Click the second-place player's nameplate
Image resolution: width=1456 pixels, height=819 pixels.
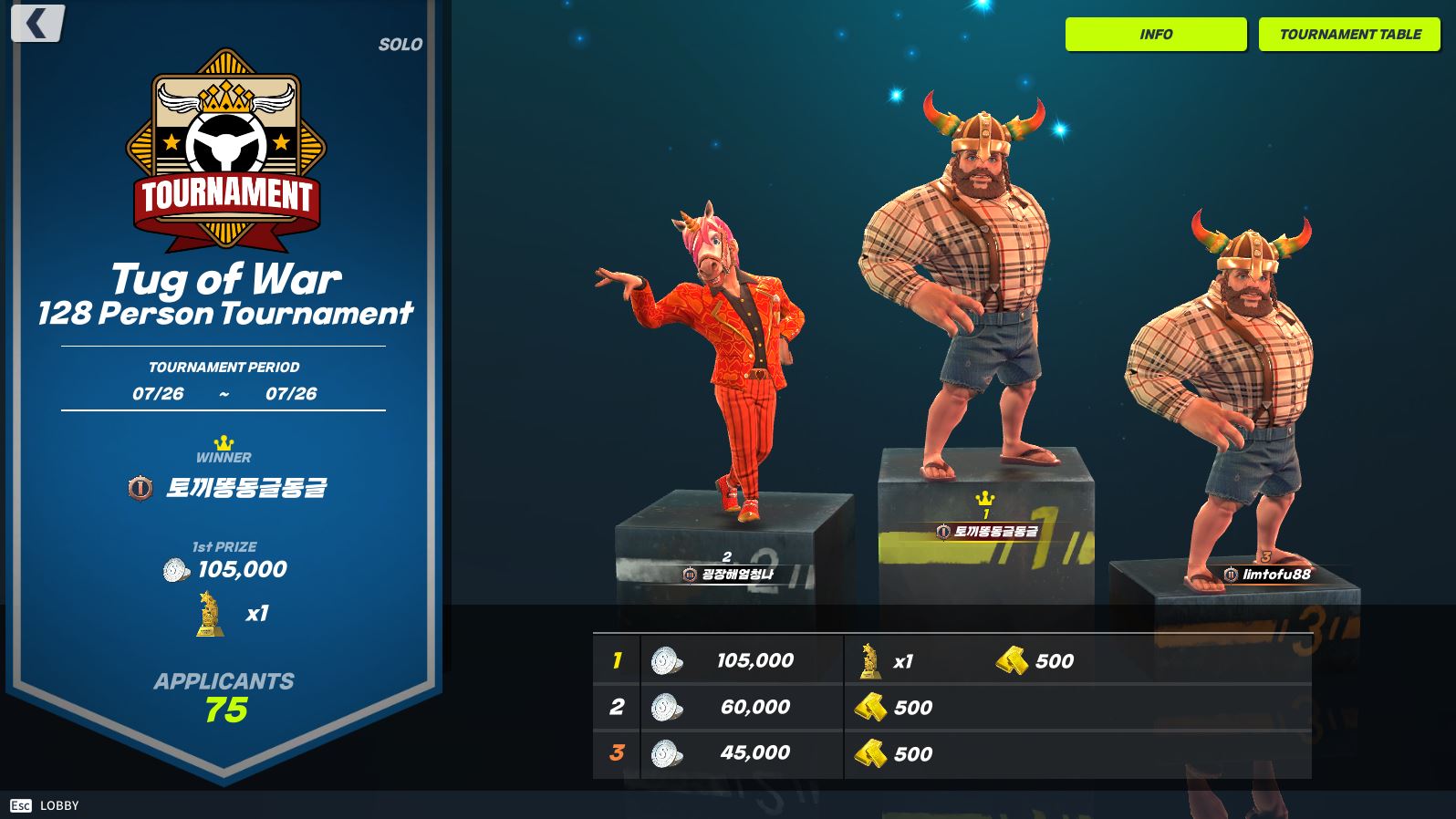click(728, 575)
